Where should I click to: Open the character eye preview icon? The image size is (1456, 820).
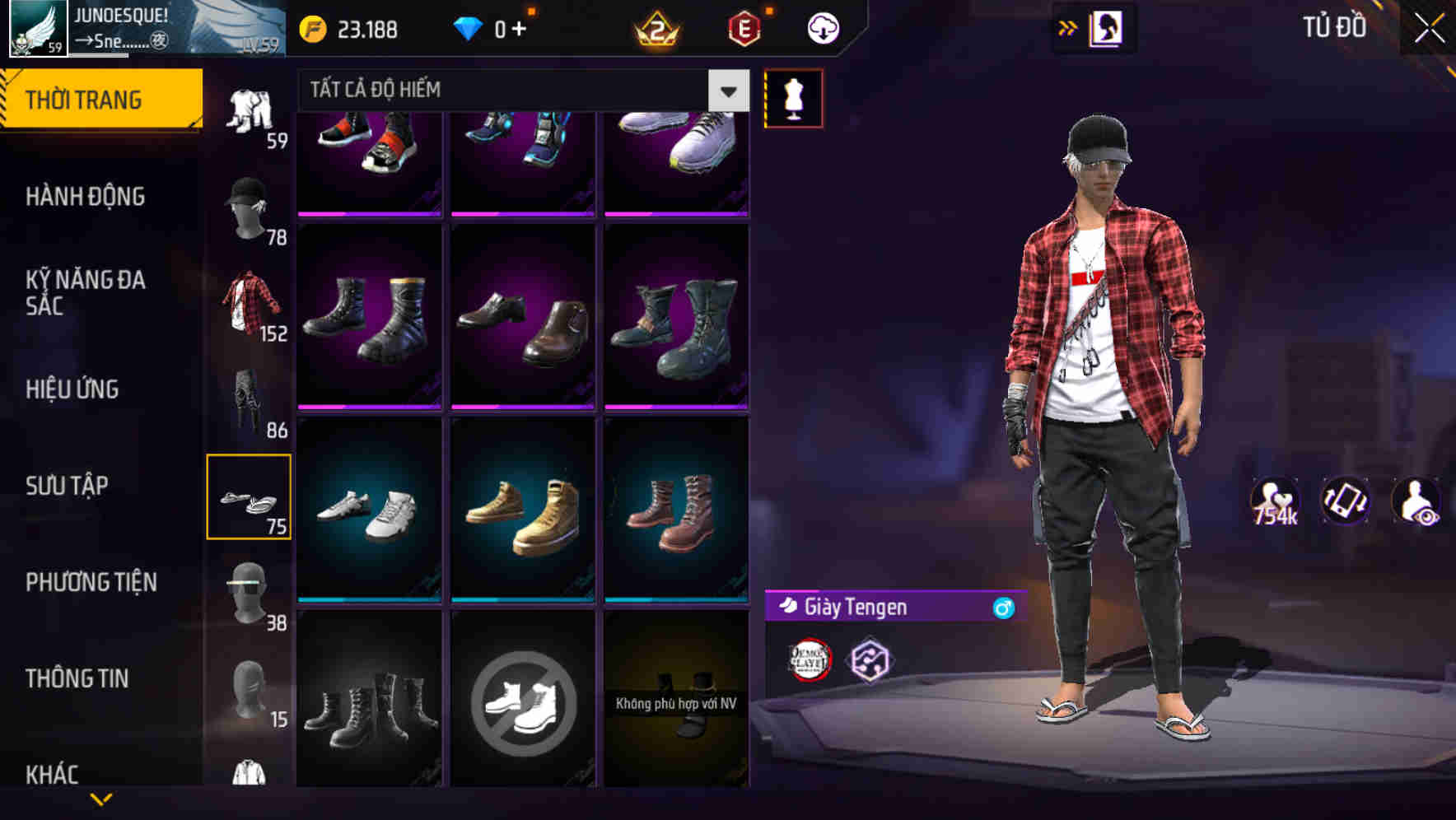tap(1417, 501)
